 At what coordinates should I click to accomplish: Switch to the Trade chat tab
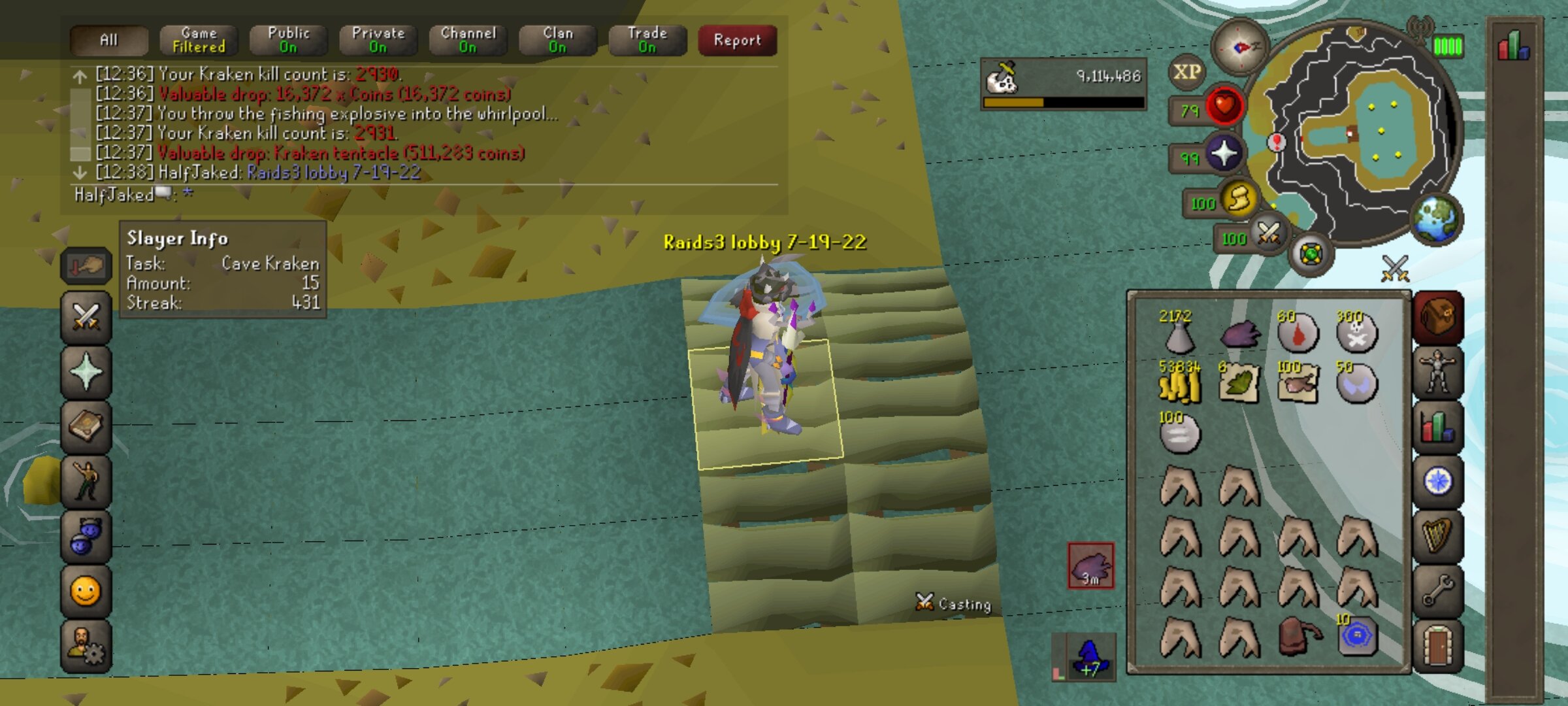(647, 41)
